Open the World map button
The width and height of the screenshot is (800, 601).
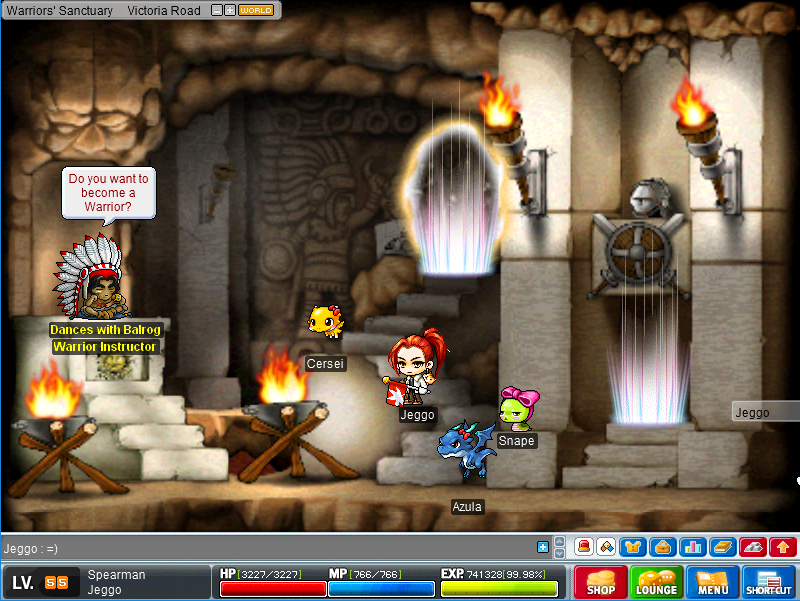[257, 10]
